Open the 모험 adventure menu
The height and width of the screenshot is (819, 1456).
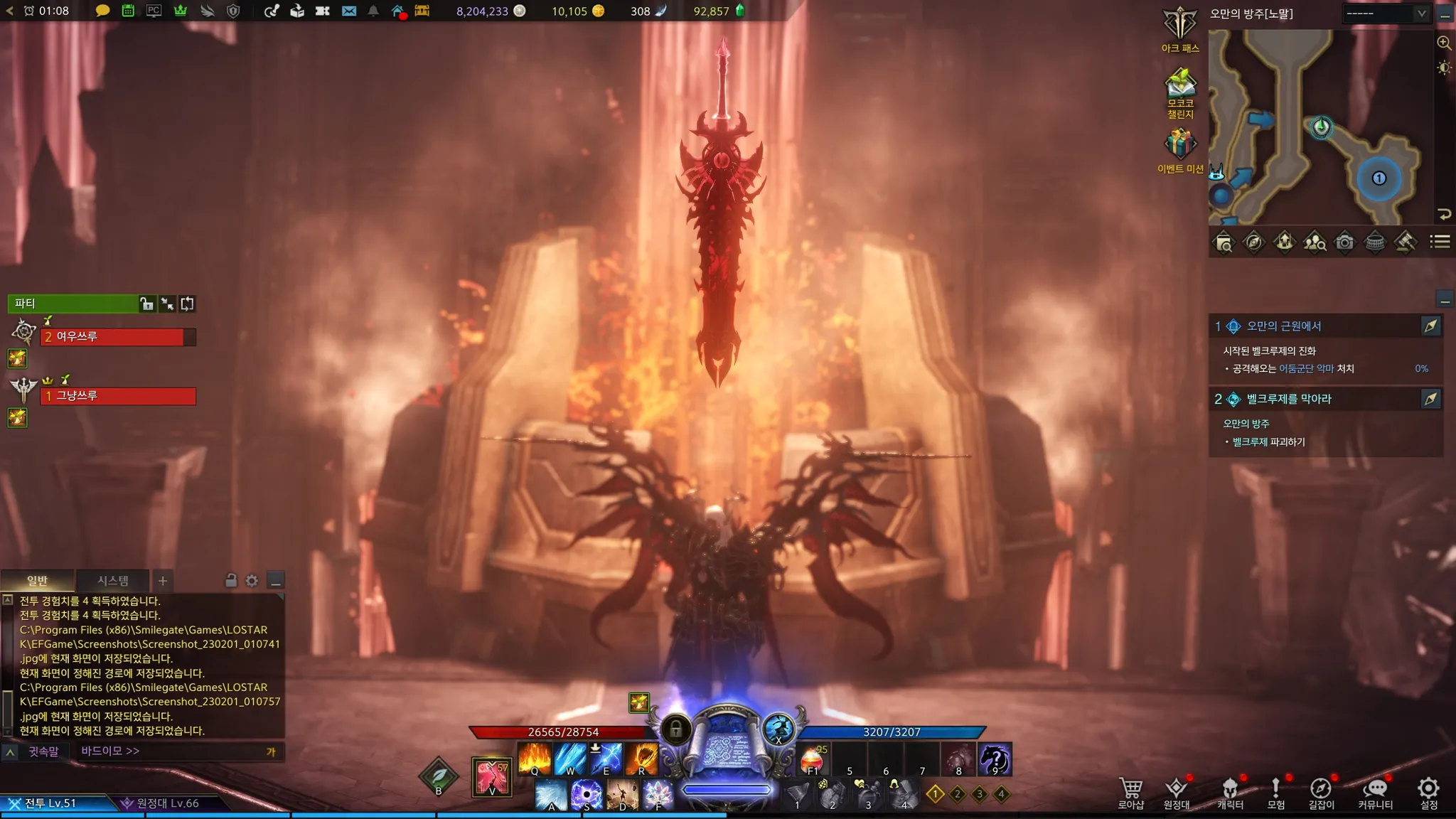pos(1276,792)
